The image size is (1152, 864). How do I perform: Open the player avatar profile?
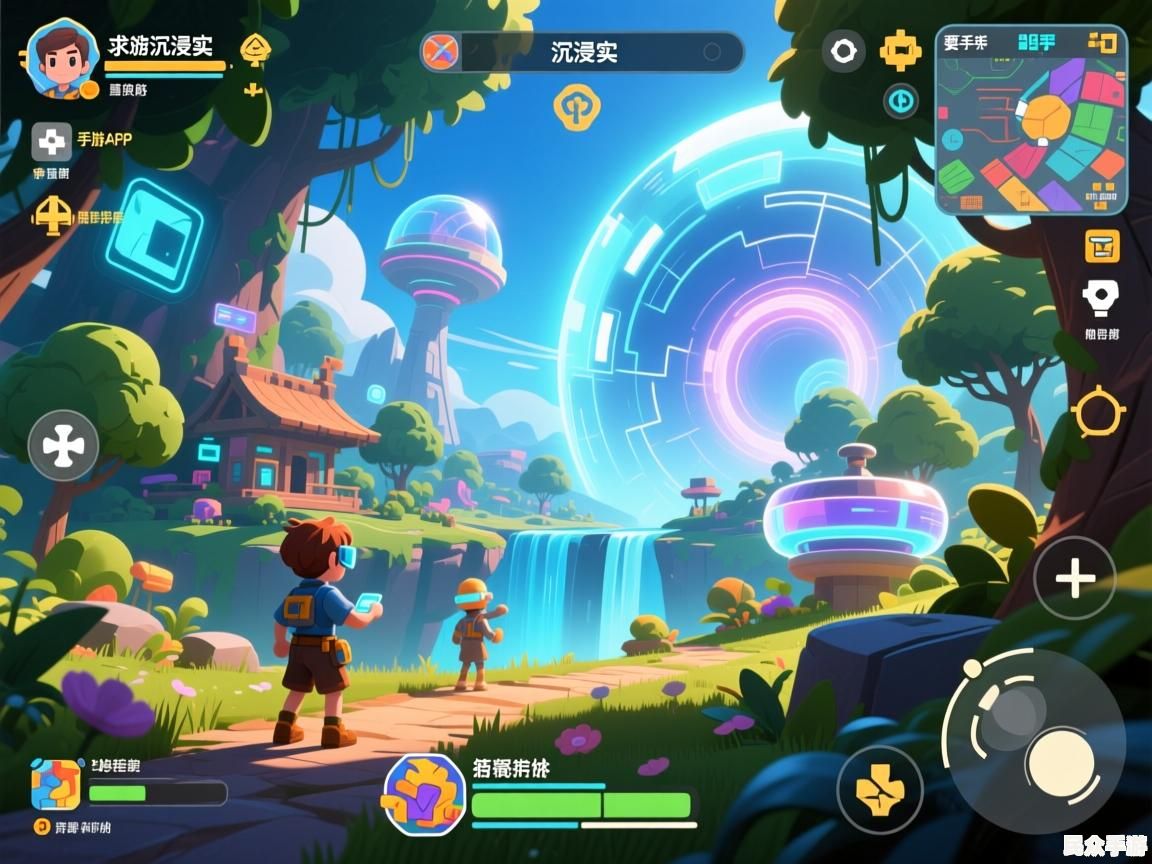[x=62, y=58]
